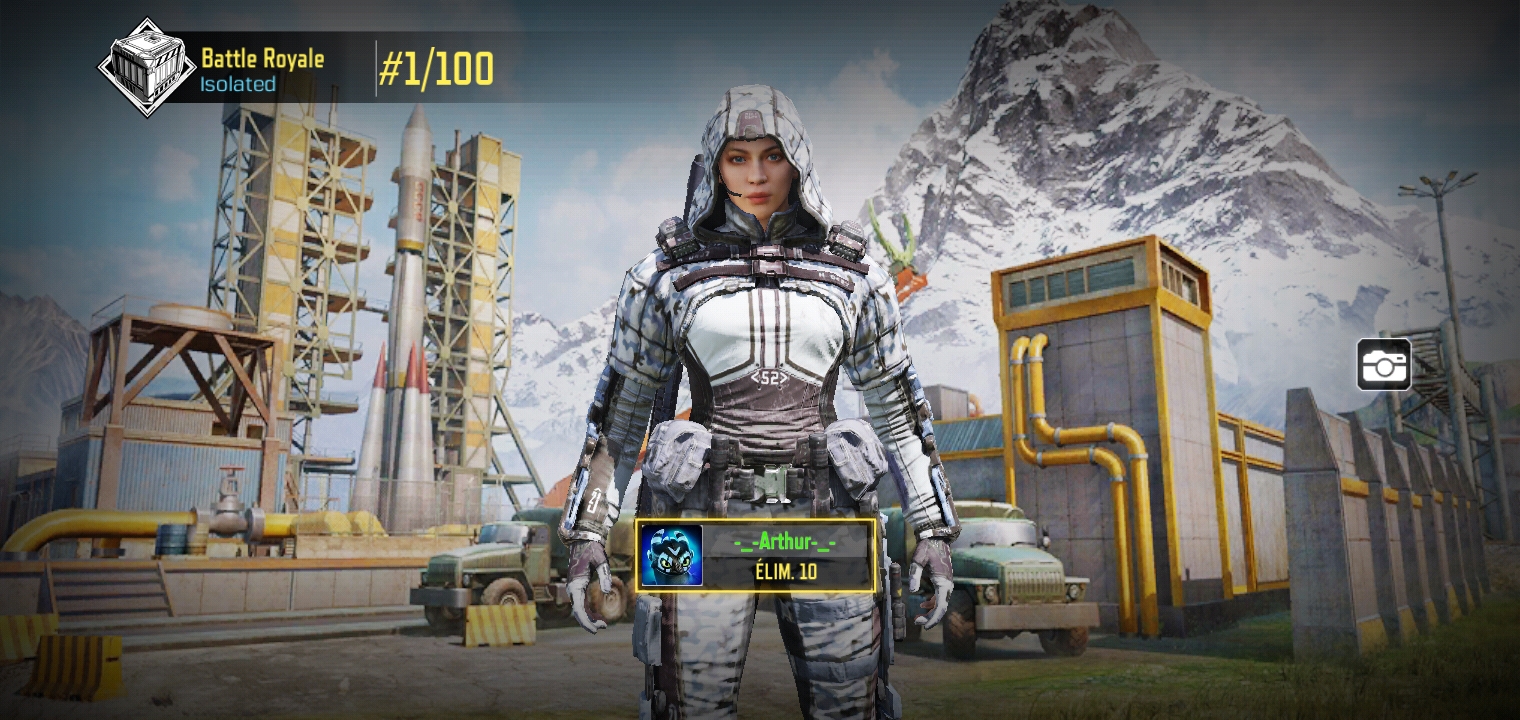Select Arthur's blue avatar thumbnail

(672, 556)
